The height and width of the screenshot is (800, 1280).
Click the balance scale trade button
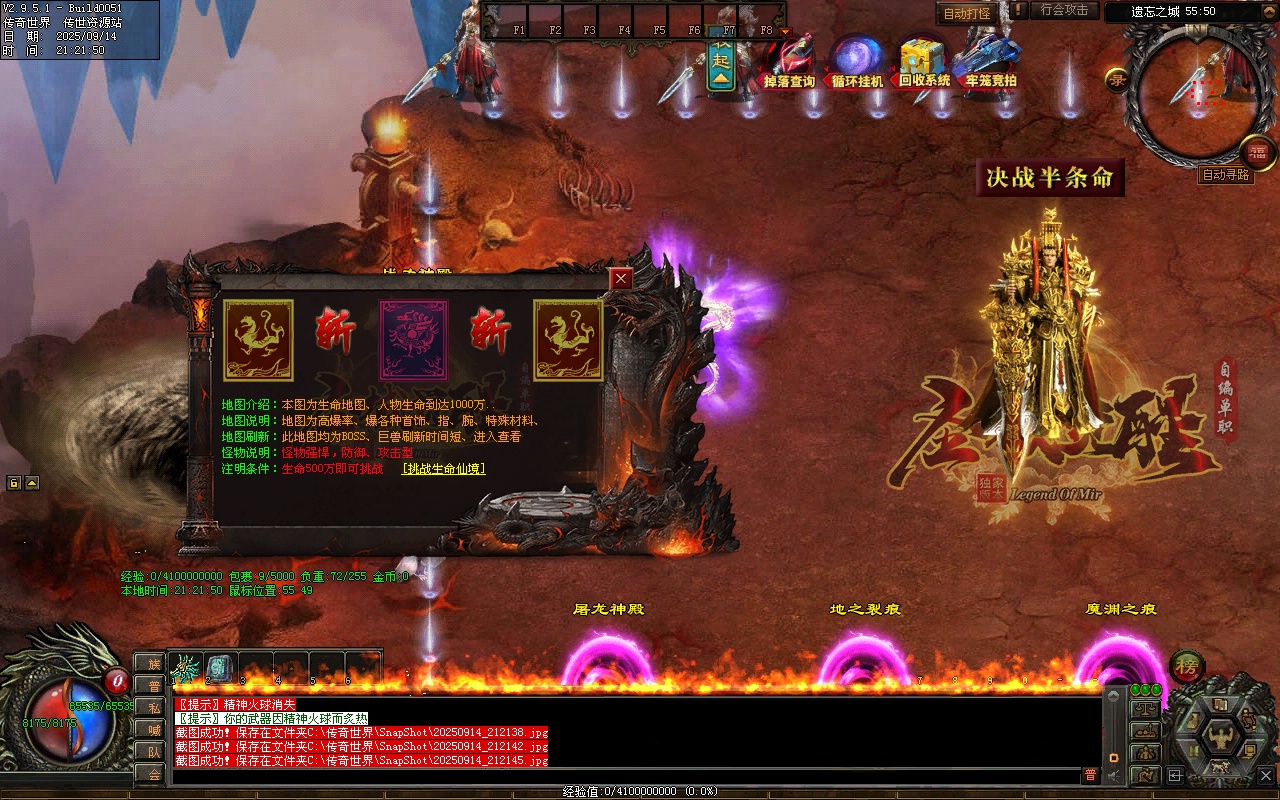(x=1145, y=708)
